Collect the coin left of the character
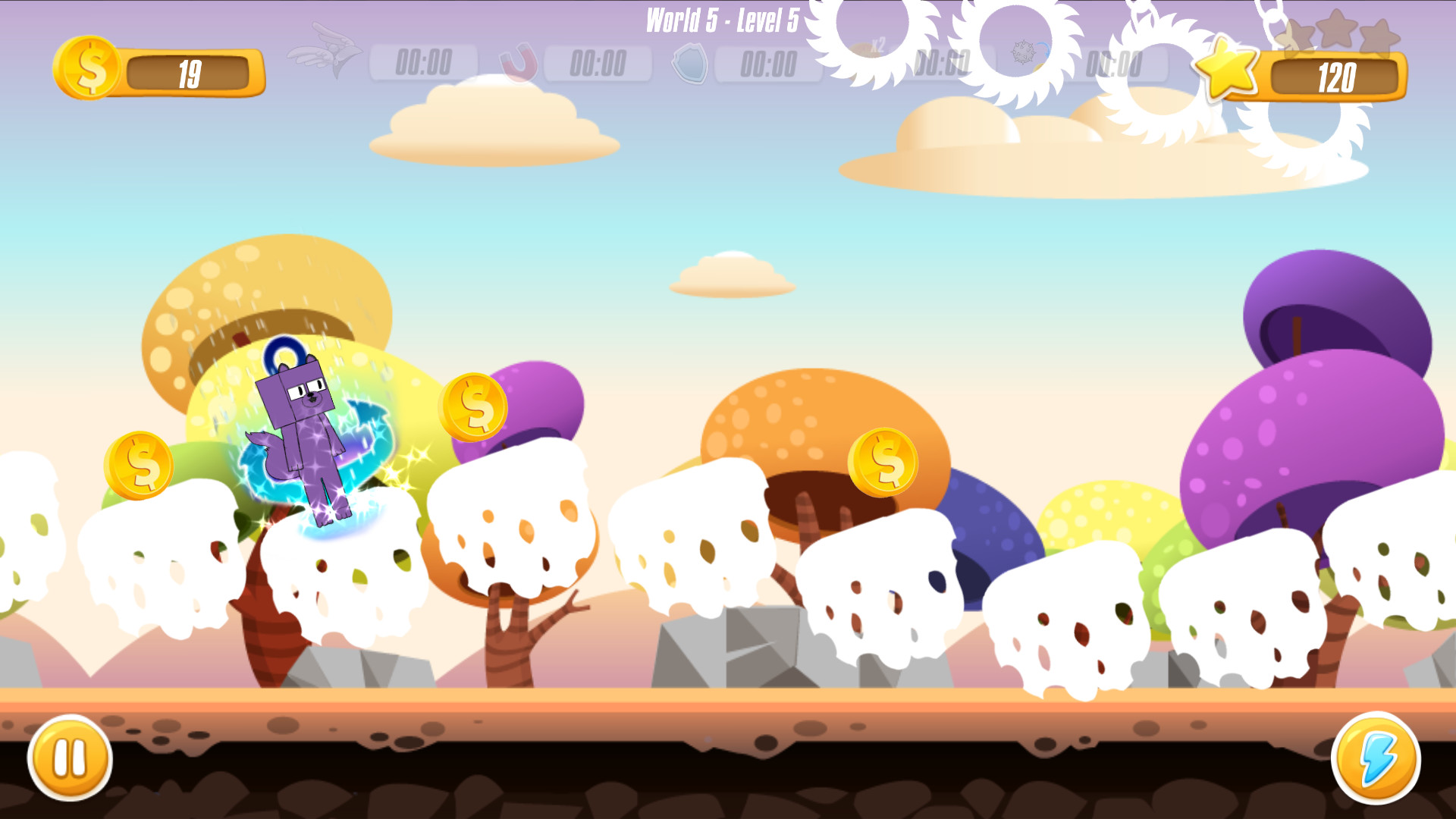Image resolution: width=1456 pixels, height=819 pixels. tap(141, 464)
